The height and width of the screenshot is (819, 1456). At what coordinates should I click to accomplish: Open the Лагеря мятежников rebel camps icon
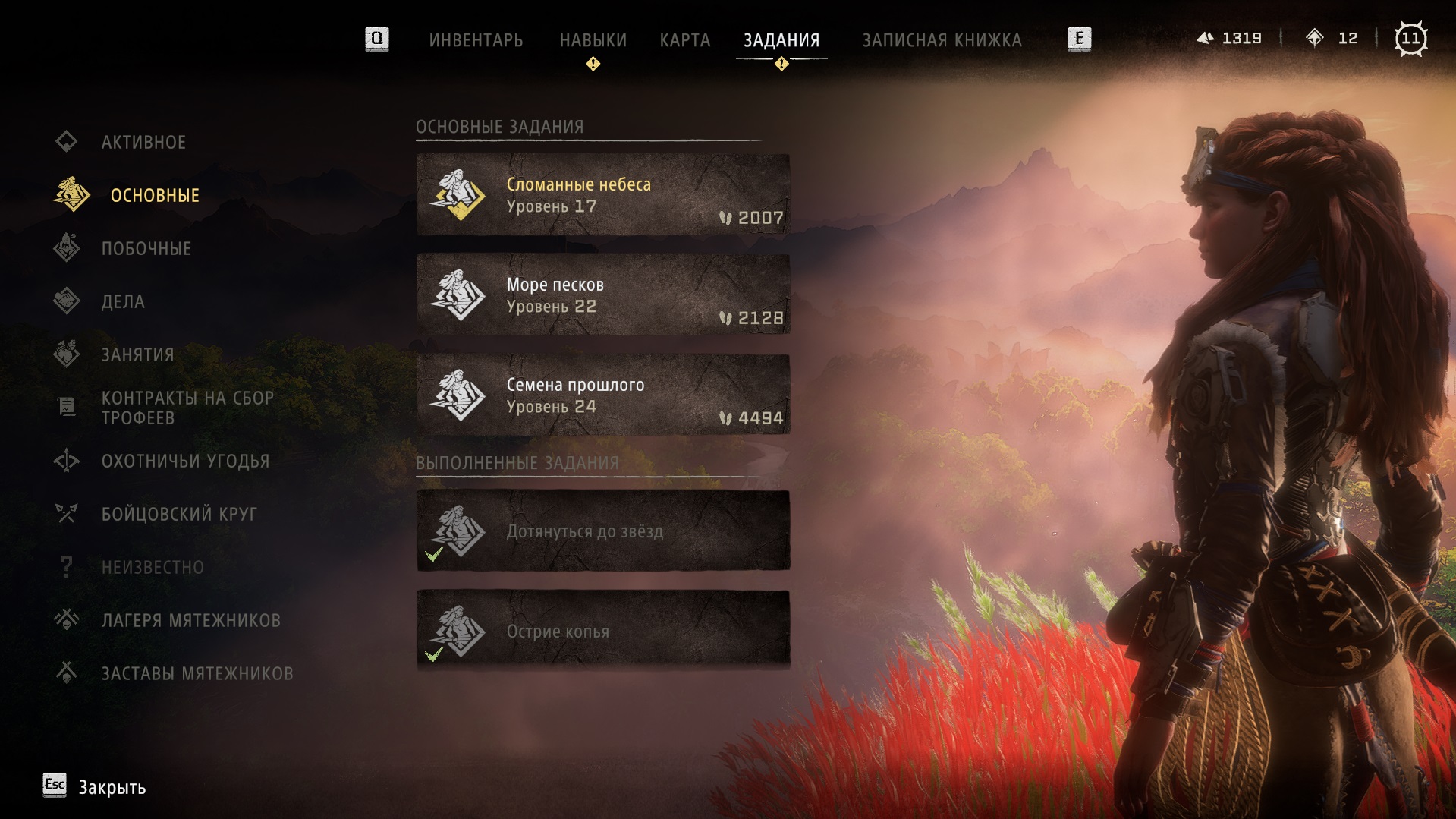point(67,619)
